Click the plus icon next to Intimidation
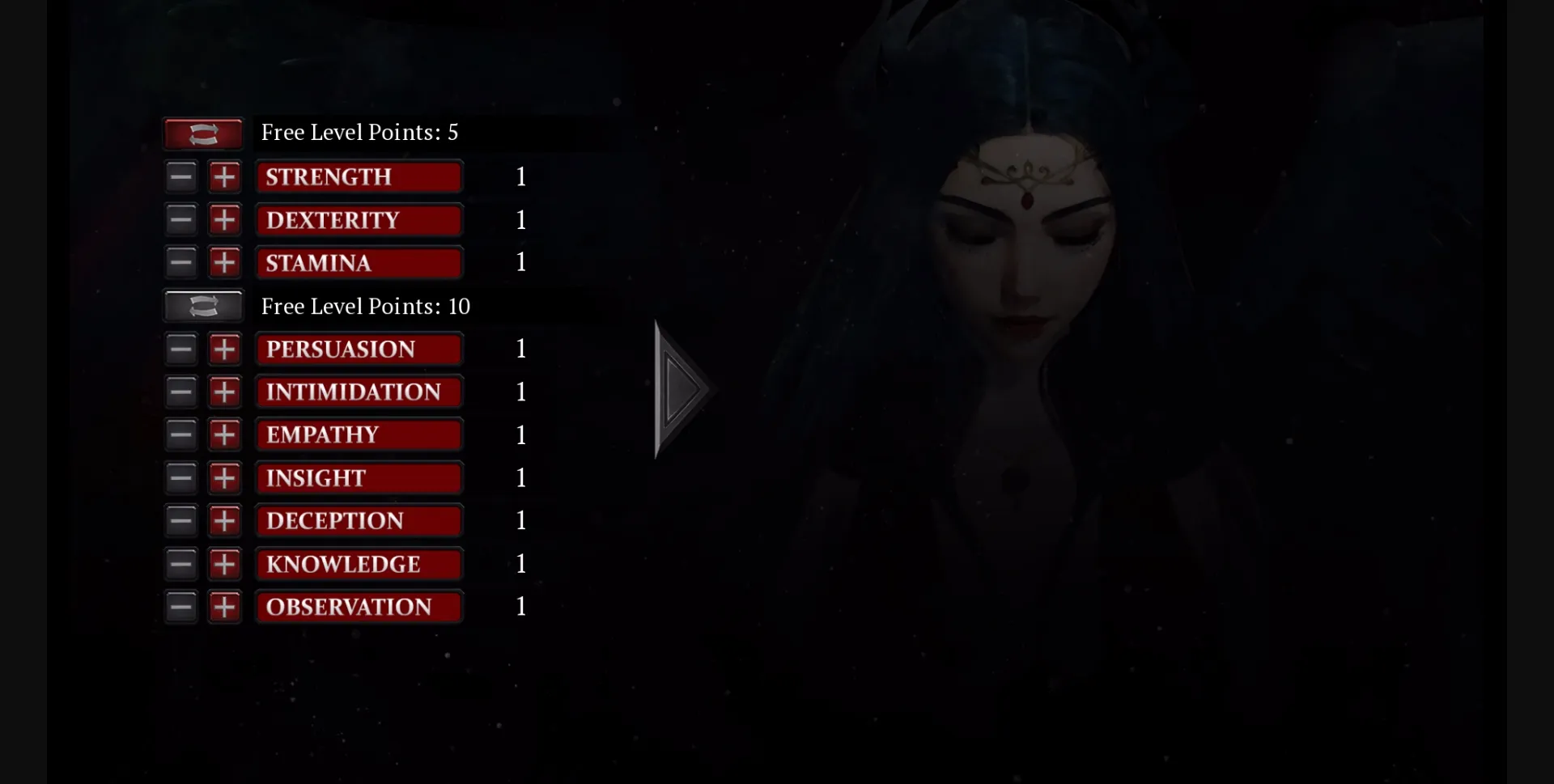This screenshot has width=1554, height=784. tap(225, 392)
